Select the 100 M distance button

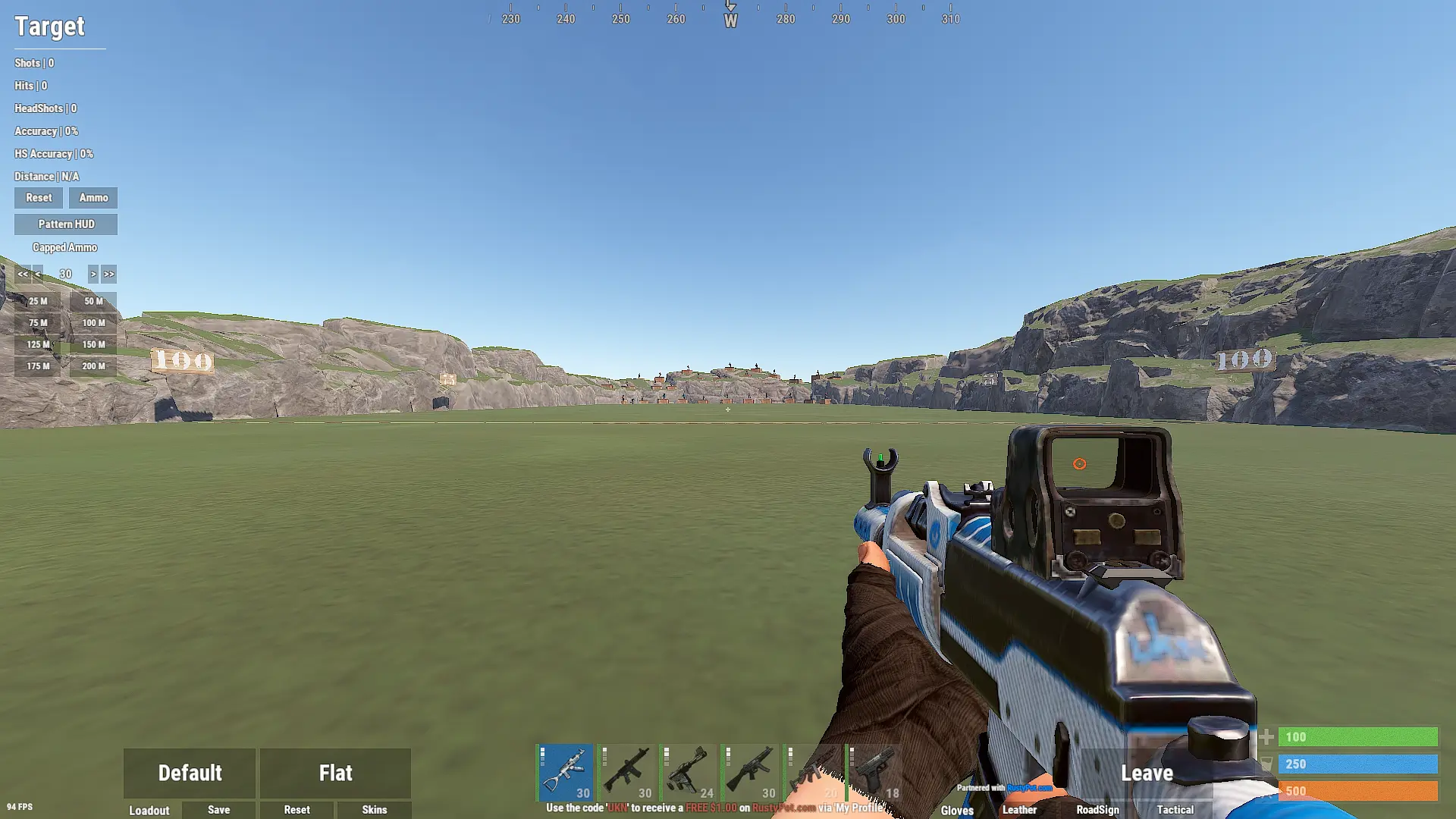pyautogui.click(x=93, y=323)
